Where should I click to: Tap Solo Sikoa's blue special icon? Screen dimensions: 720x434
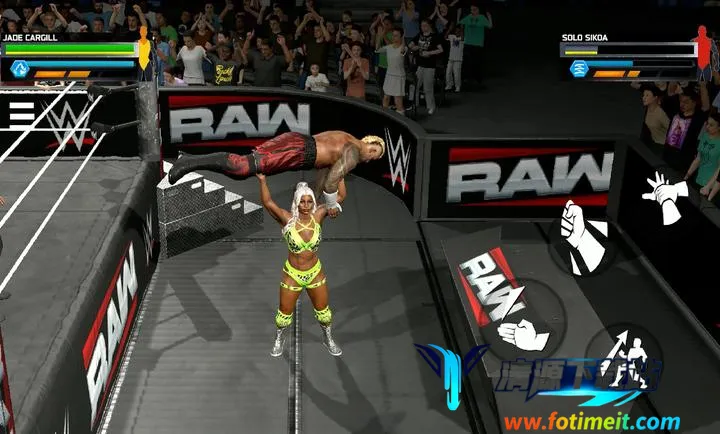pyautogui.click(x=579, y=68)
